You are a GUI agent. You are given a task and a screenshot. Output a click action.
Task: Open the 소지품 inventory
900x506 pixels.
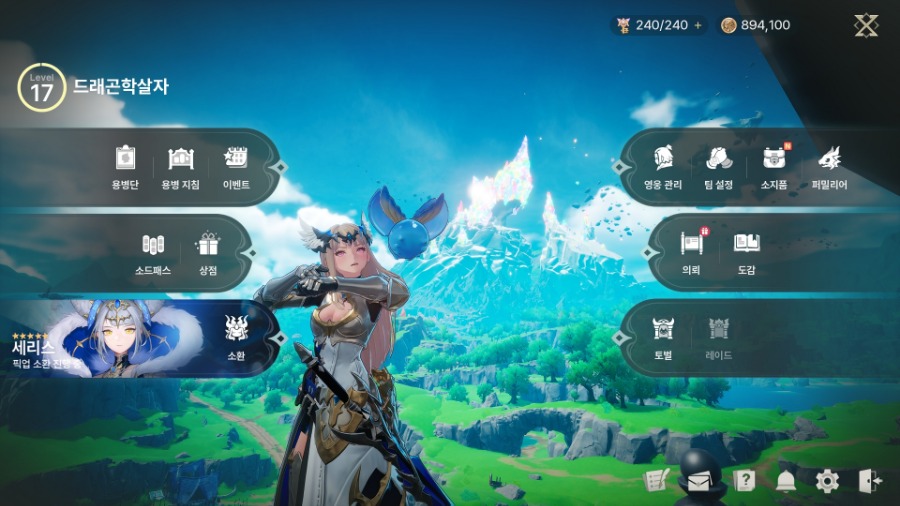[x=774, y=166]
